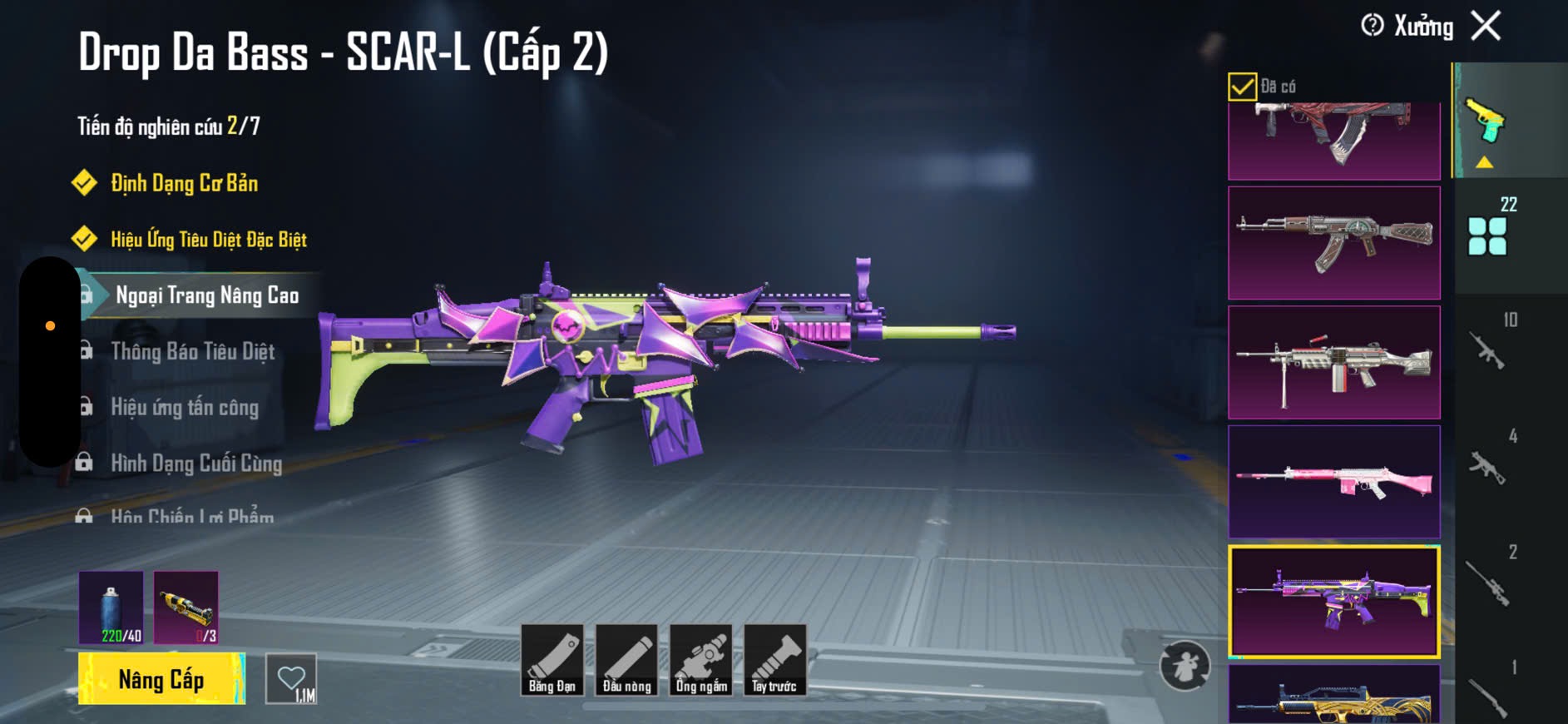Select the brown AKM skin thumbnail
This screenshot has width=1568, height=724.
(x=1334, y=243)
